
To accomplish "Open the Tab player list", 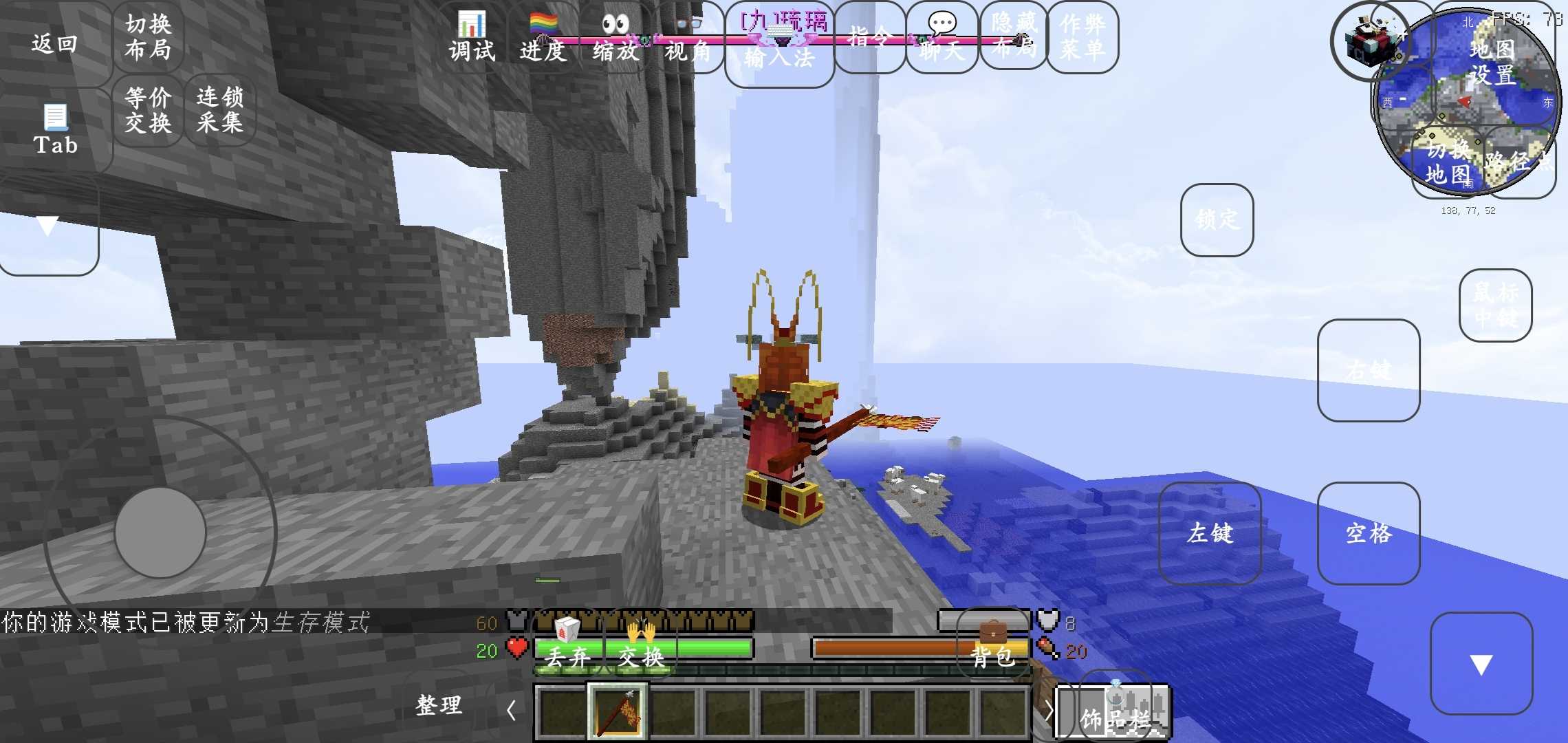I will (x=55, y=130).
